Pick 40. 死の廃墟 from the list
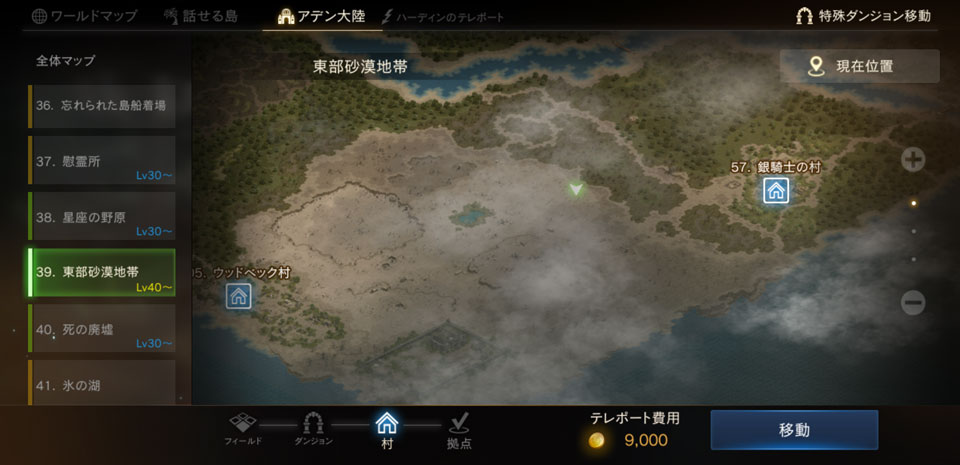960x465 pixels. [100, 329]
